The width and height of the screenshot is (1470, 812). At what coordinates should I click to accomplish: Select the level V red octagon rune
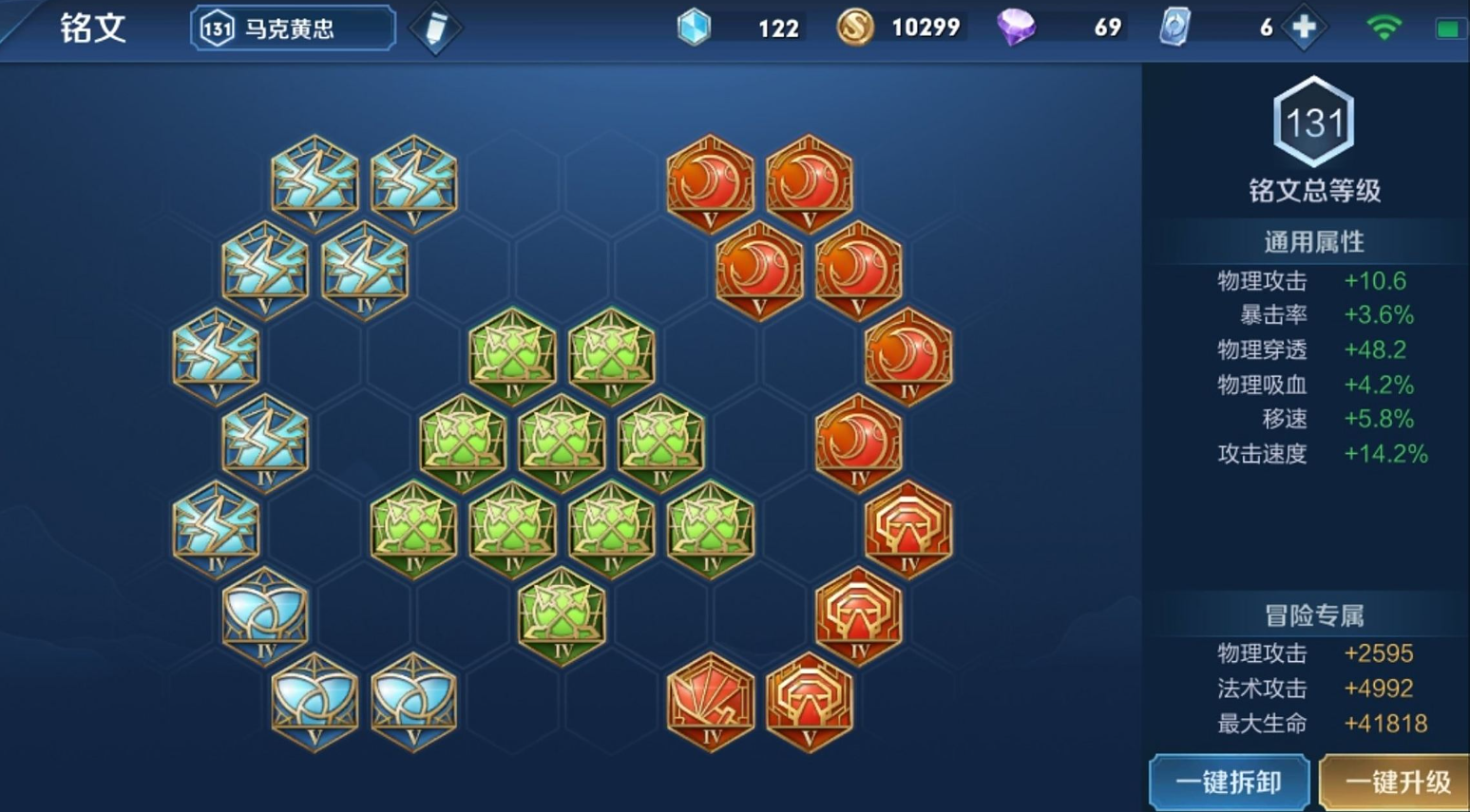[x=810, y=701]
